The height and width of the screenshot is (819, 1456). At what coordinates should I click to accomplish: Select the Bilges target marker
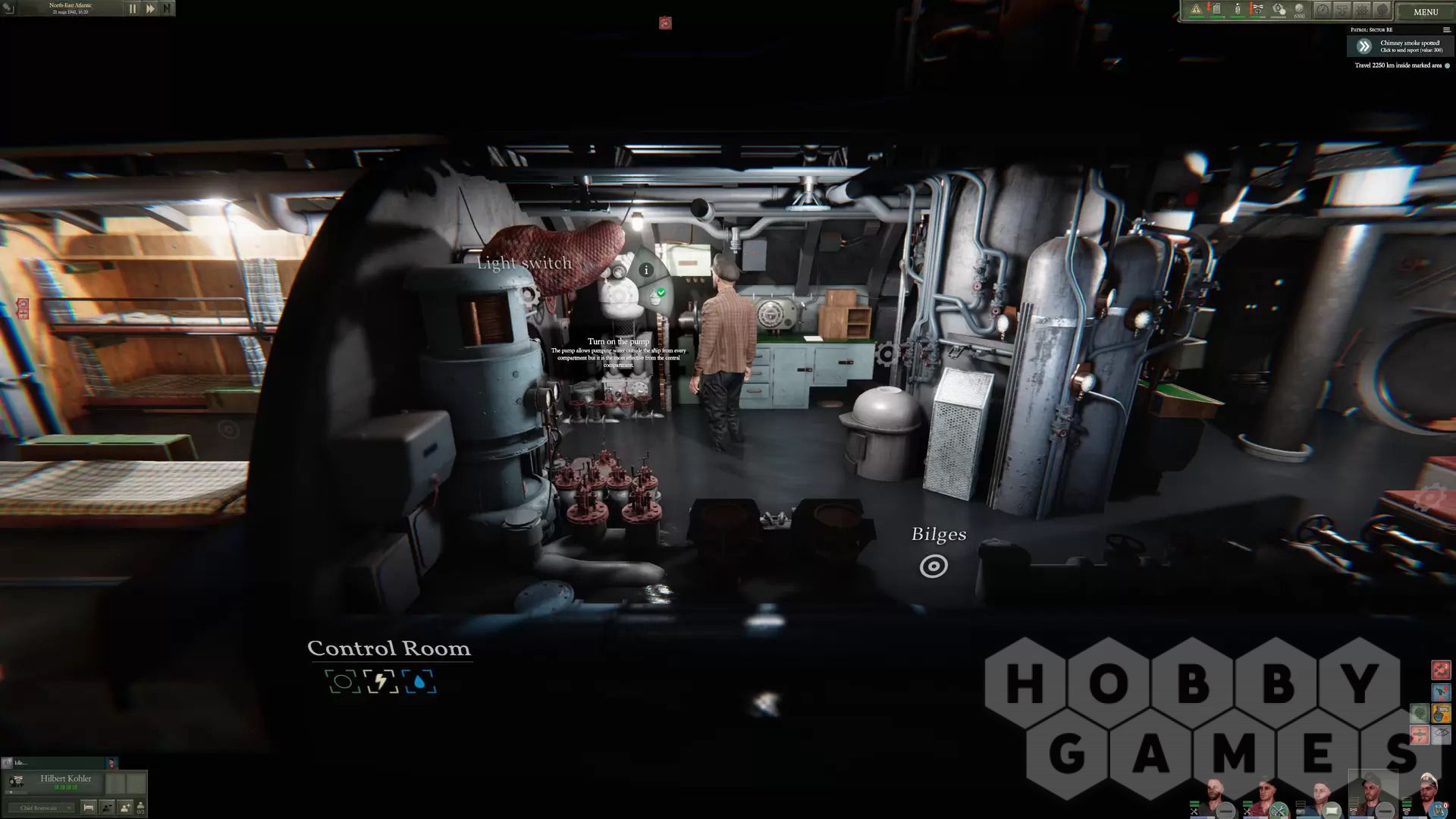(934, 566)
